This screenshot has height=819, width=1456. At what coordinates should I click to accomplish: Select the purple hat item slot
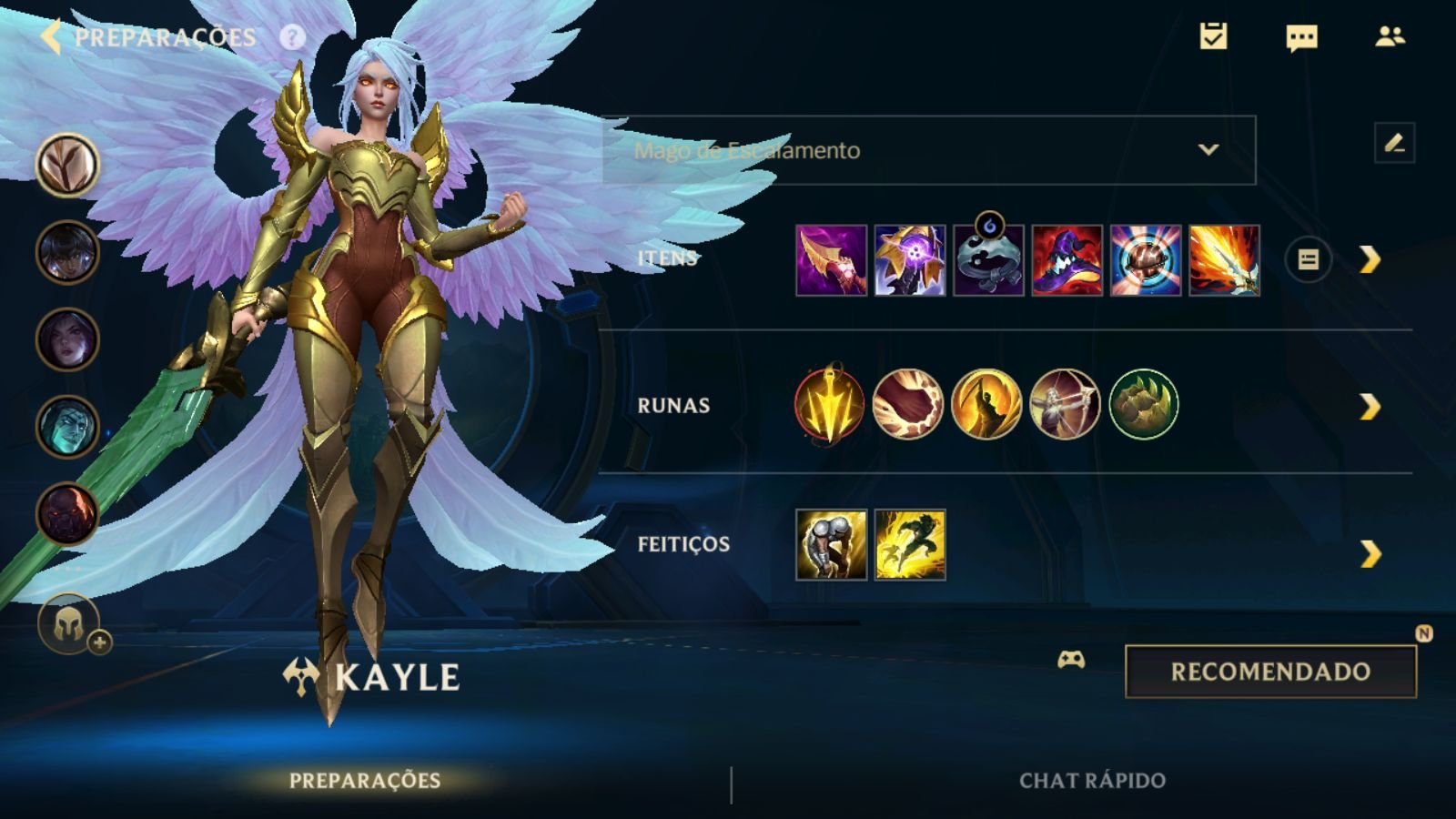pyautogui.click(x=1067, y=261)
